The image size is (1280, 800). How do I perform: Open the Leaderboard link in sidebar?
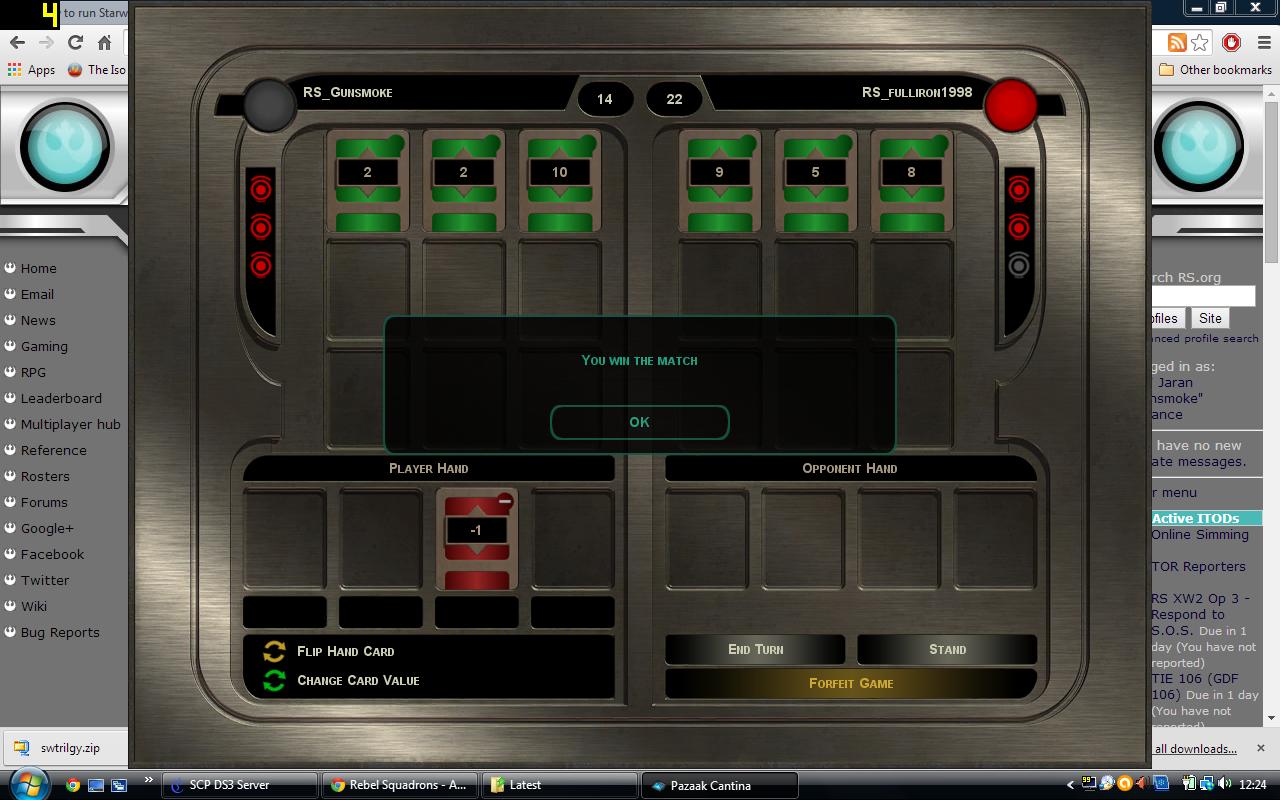[61, 398]
